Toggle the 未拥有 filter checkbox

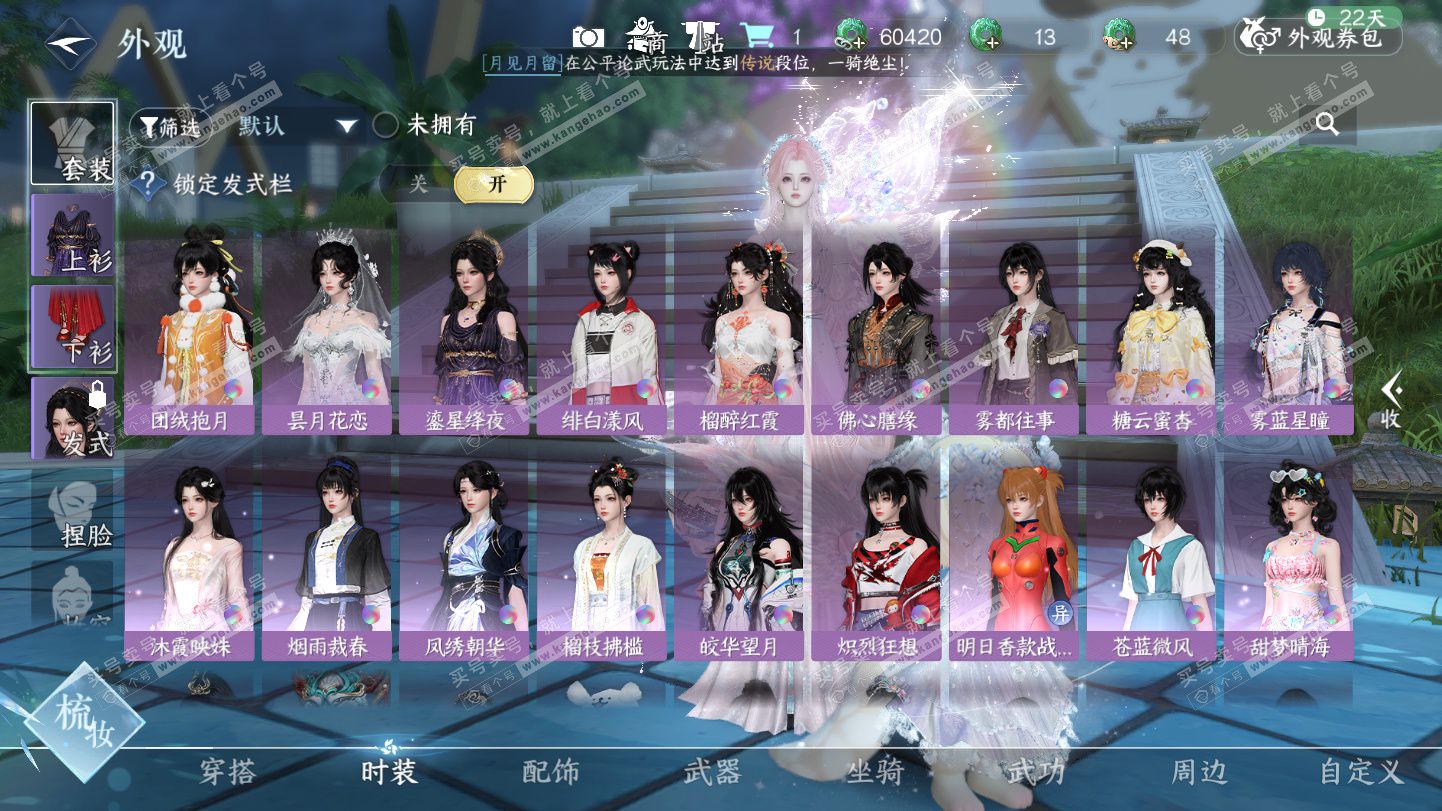tap(386, 126)
